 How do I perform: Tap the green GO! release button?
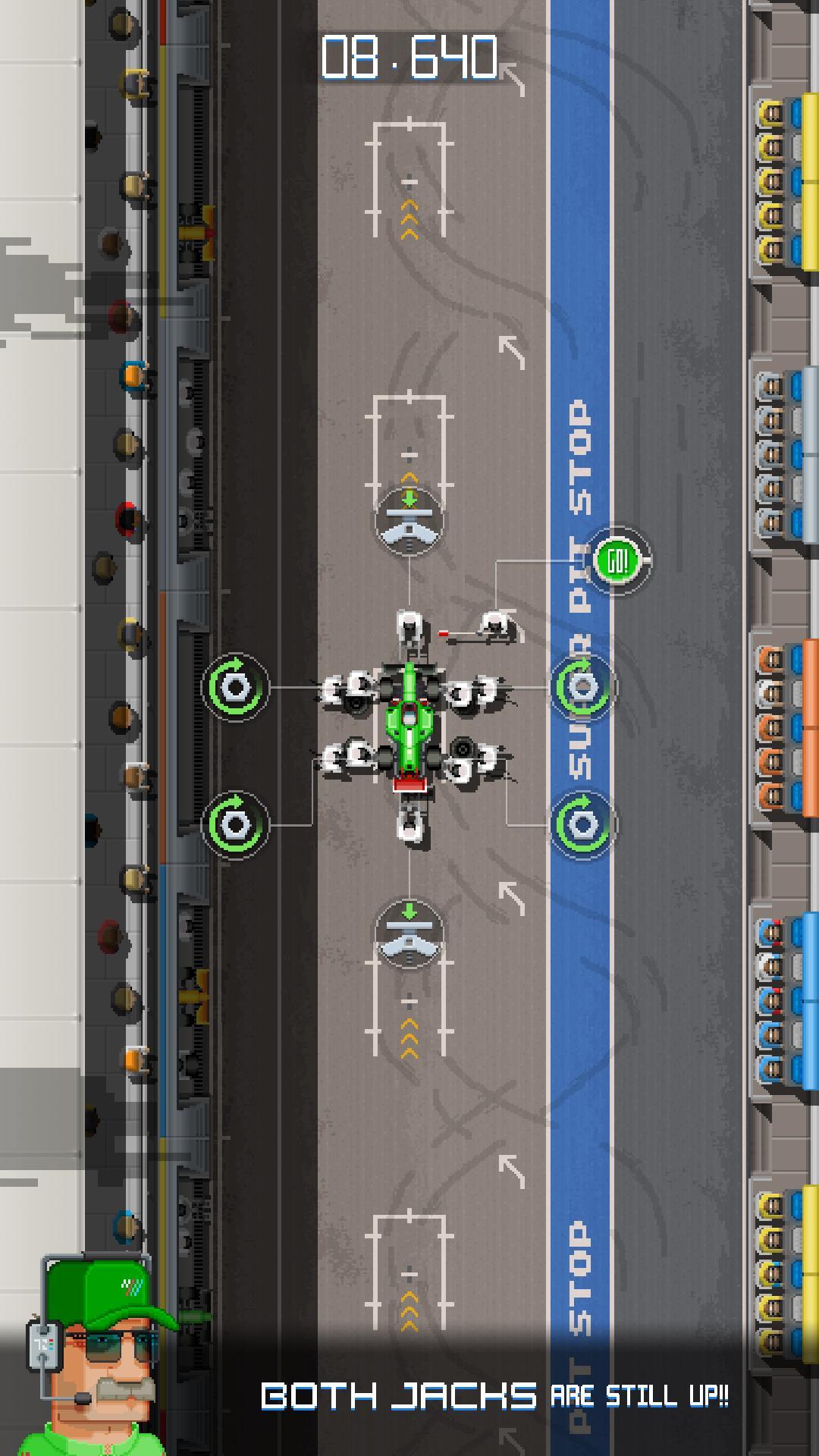click(619, 561)
